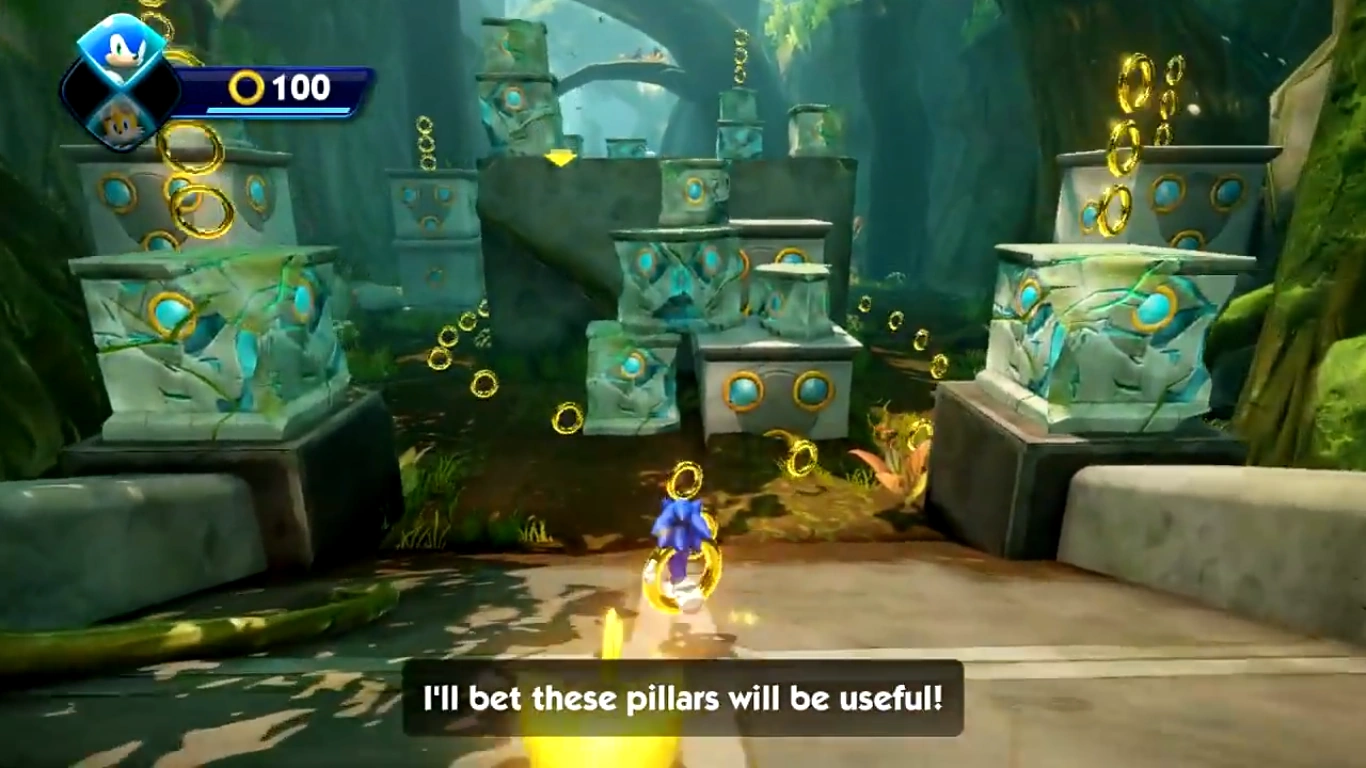Switch to the Tails character portrait
The height and width of the screenshot is (768, 1366).
(x=122, y=121)
